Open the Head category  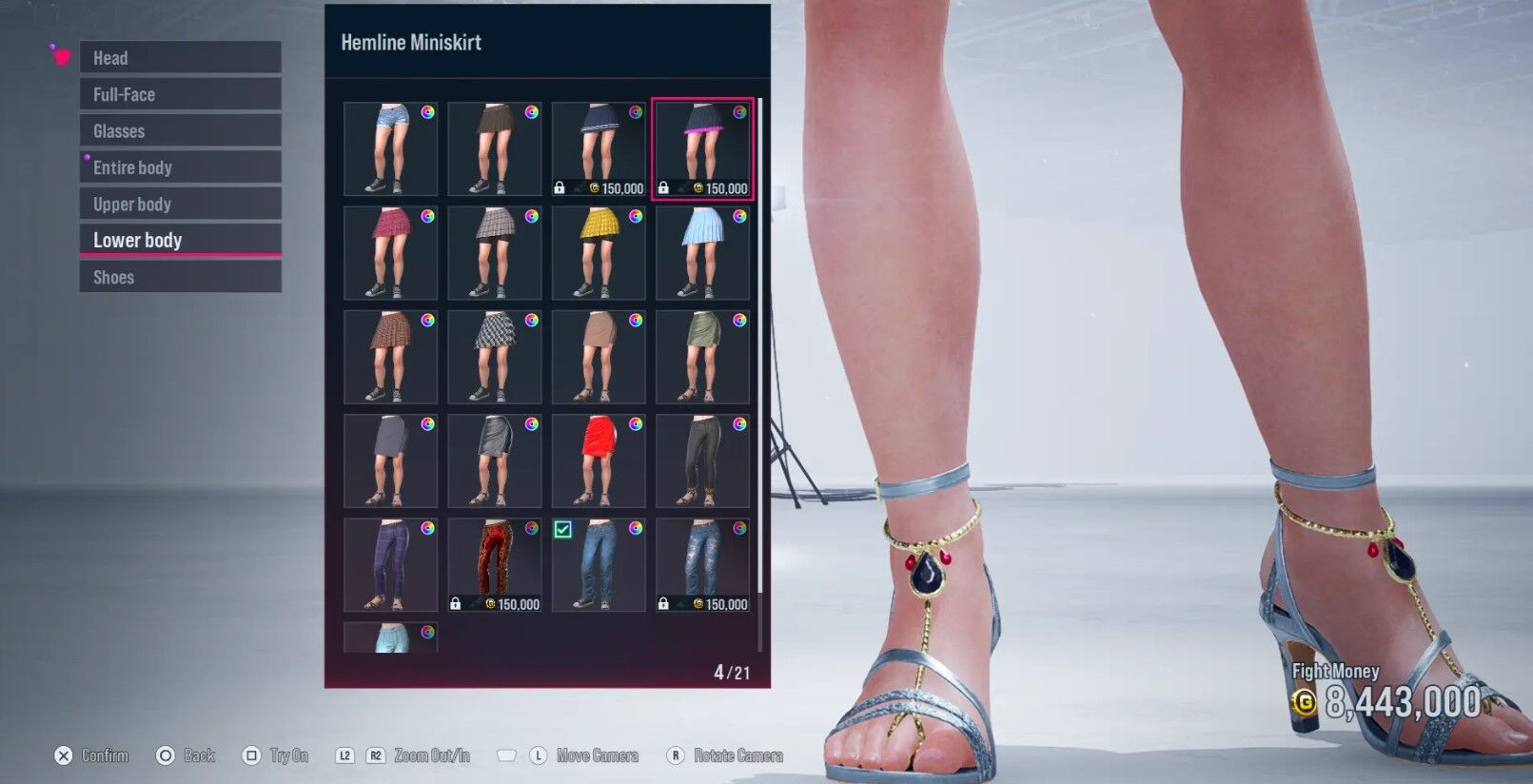180,58
